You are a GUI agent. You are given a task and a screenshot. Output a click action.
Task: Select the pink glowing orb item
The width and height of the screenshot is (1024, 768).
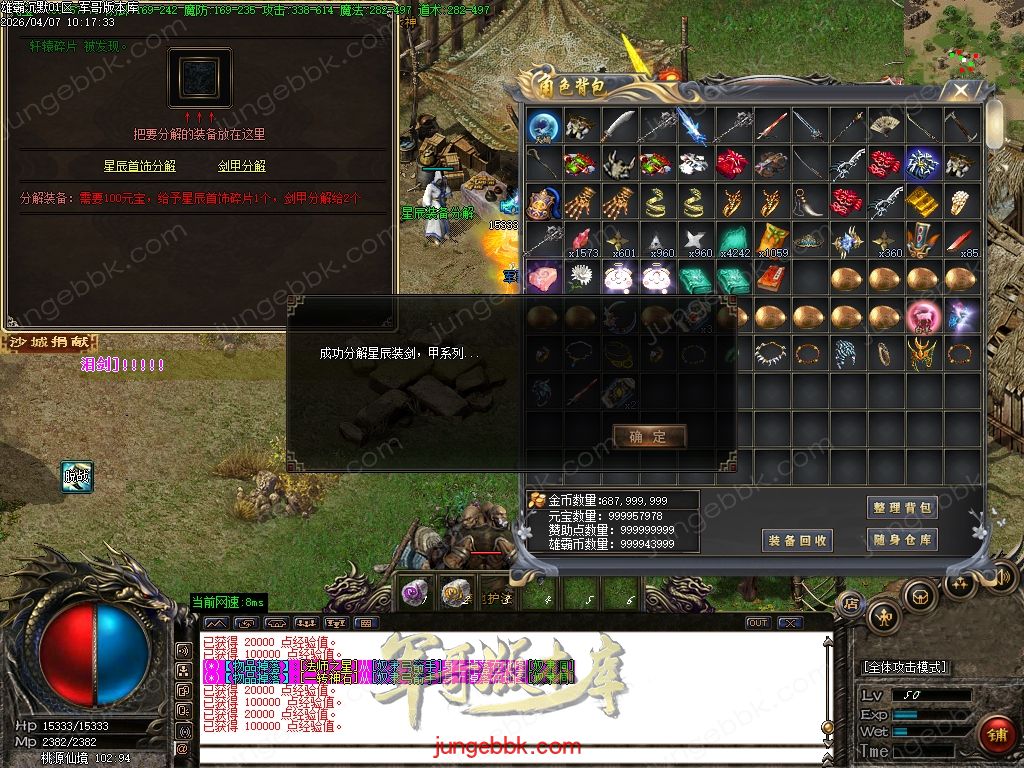(x=921, y=316)
